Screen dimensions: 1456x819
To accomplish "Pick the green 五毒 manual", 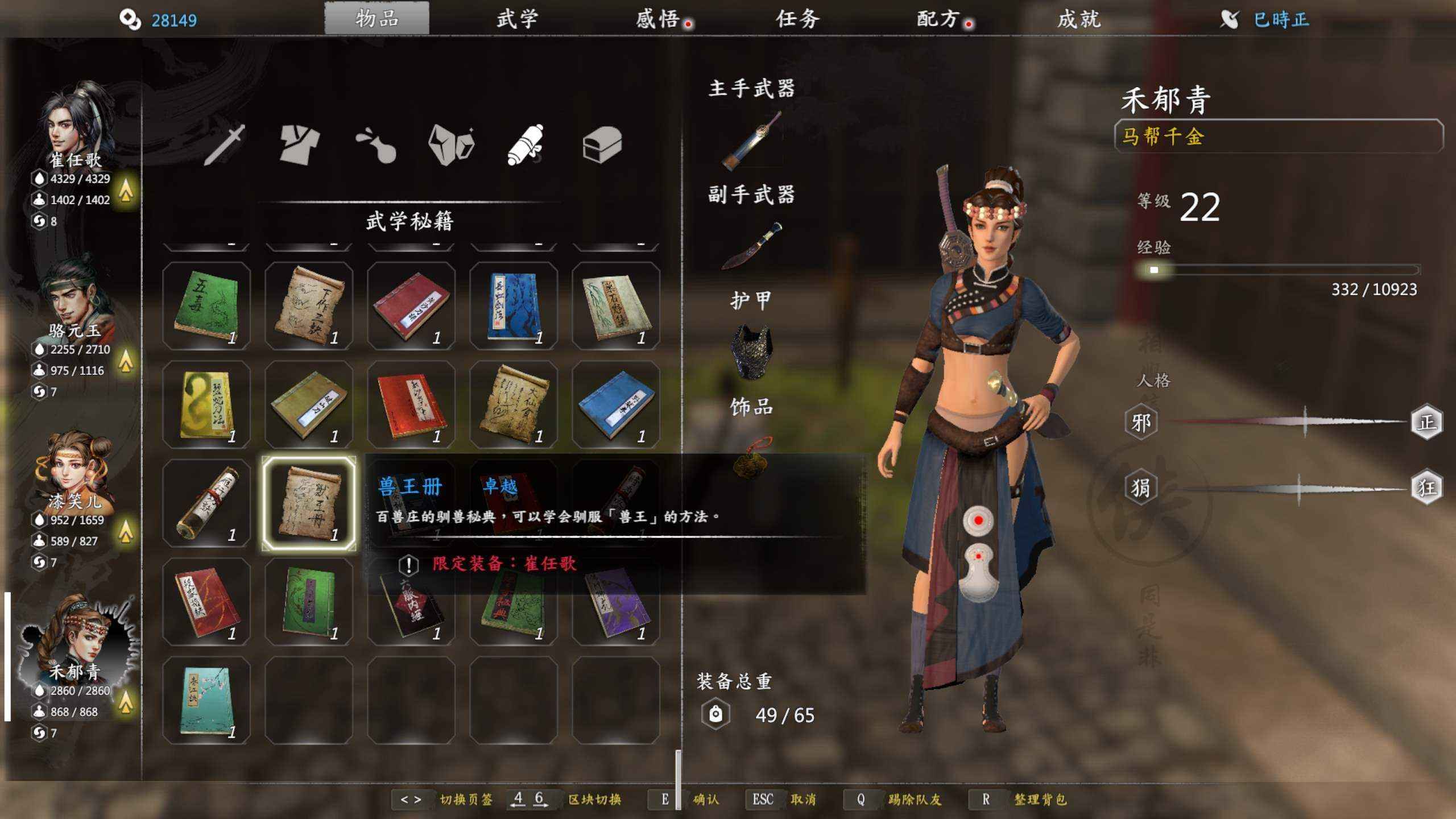I will [x=206, y=306].
